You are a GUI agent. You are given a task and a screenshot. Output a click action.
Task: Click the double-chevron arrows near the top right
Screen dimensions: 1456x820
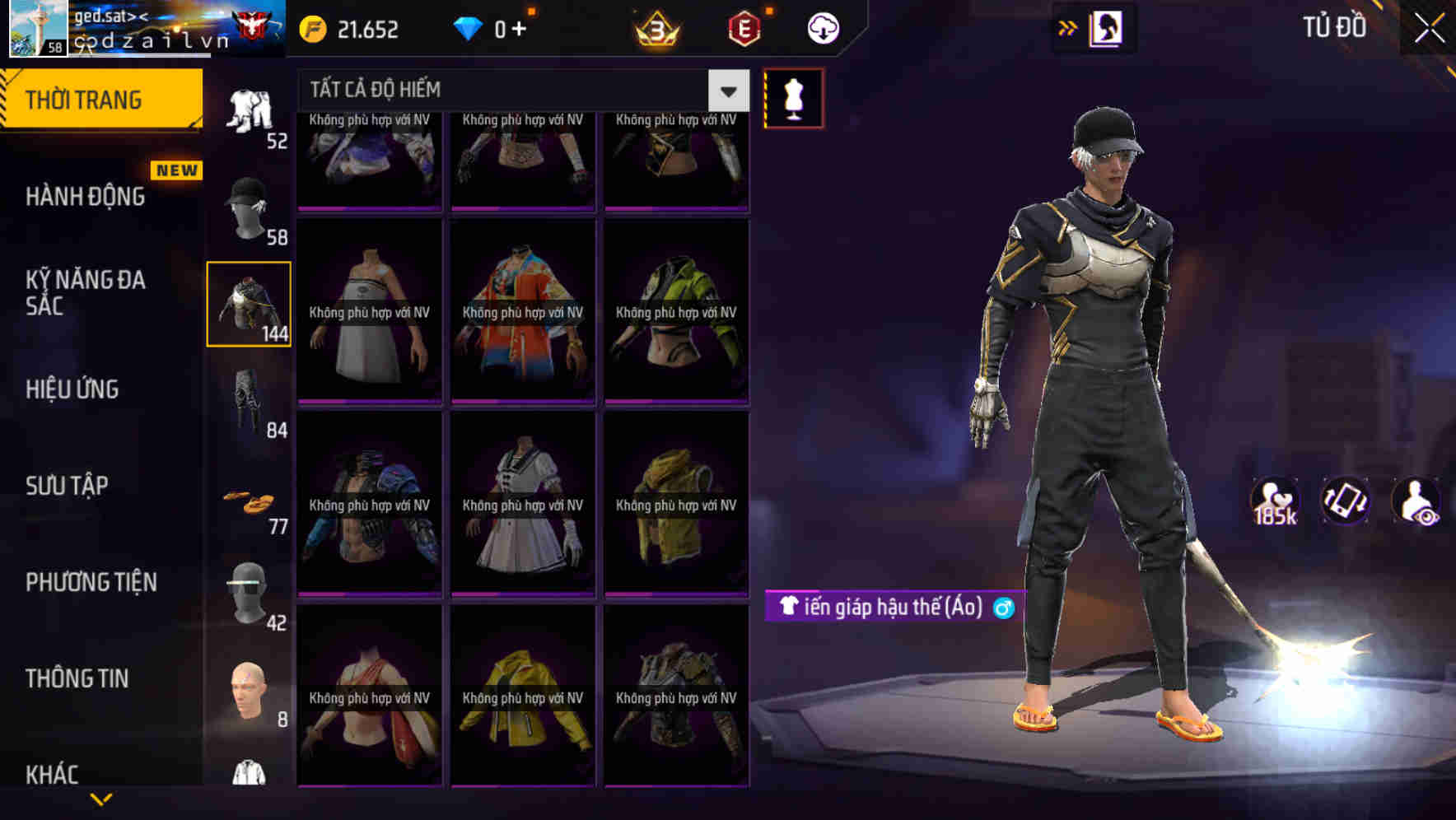pos(1066,27)
